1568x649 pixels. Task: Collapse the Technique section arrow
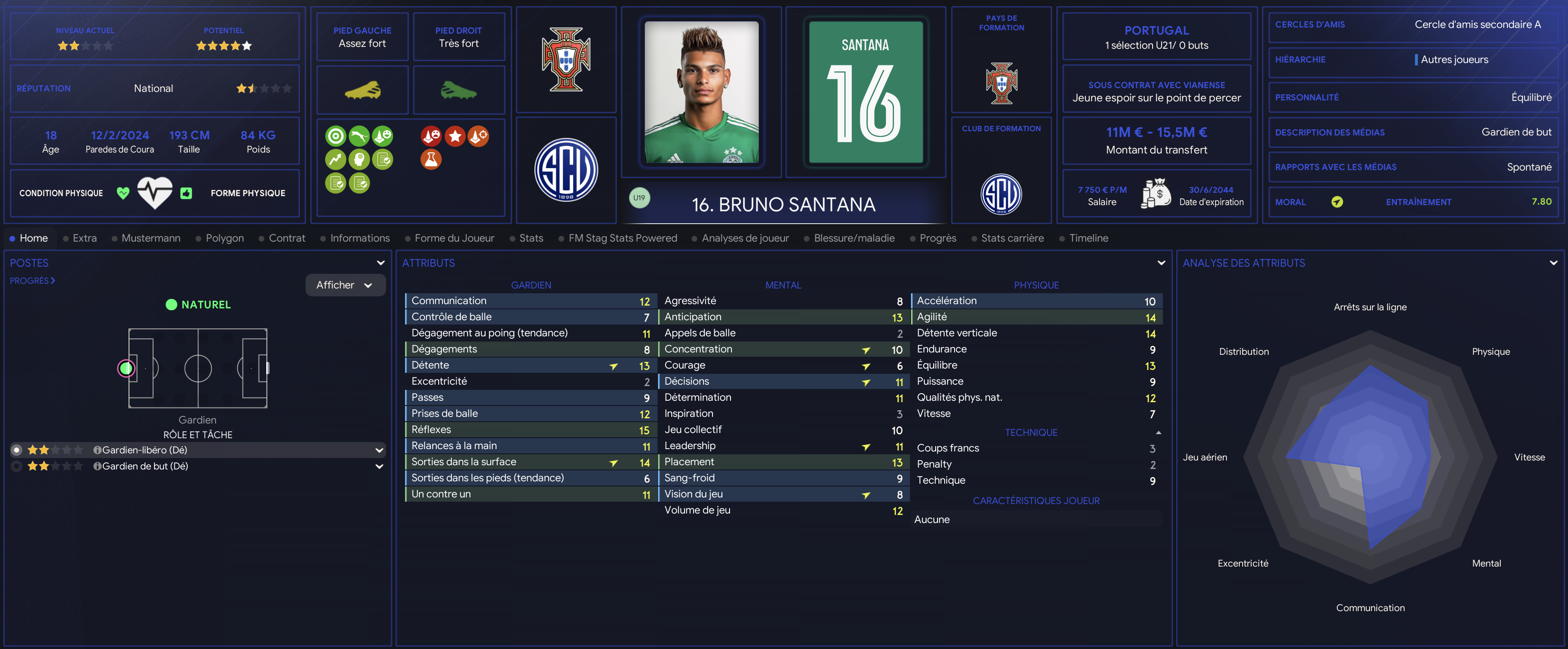point(1158,433)
